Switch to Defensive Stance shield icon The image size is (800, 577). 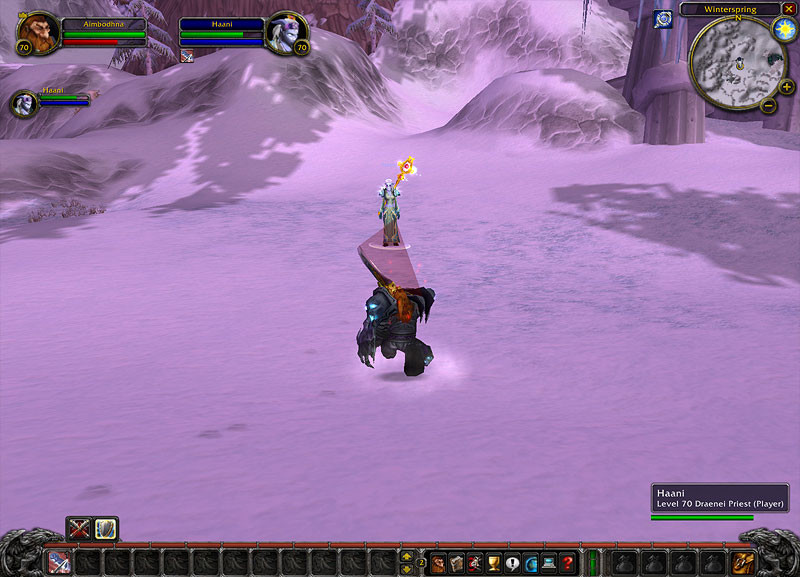coord(106,528)
